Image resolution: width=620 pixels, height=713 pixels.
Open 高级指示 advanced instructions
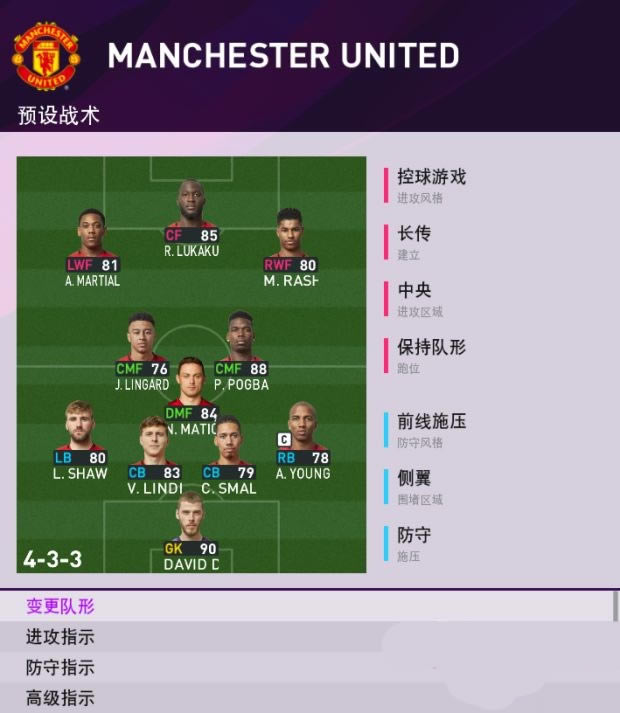click(x=60, y=698)
